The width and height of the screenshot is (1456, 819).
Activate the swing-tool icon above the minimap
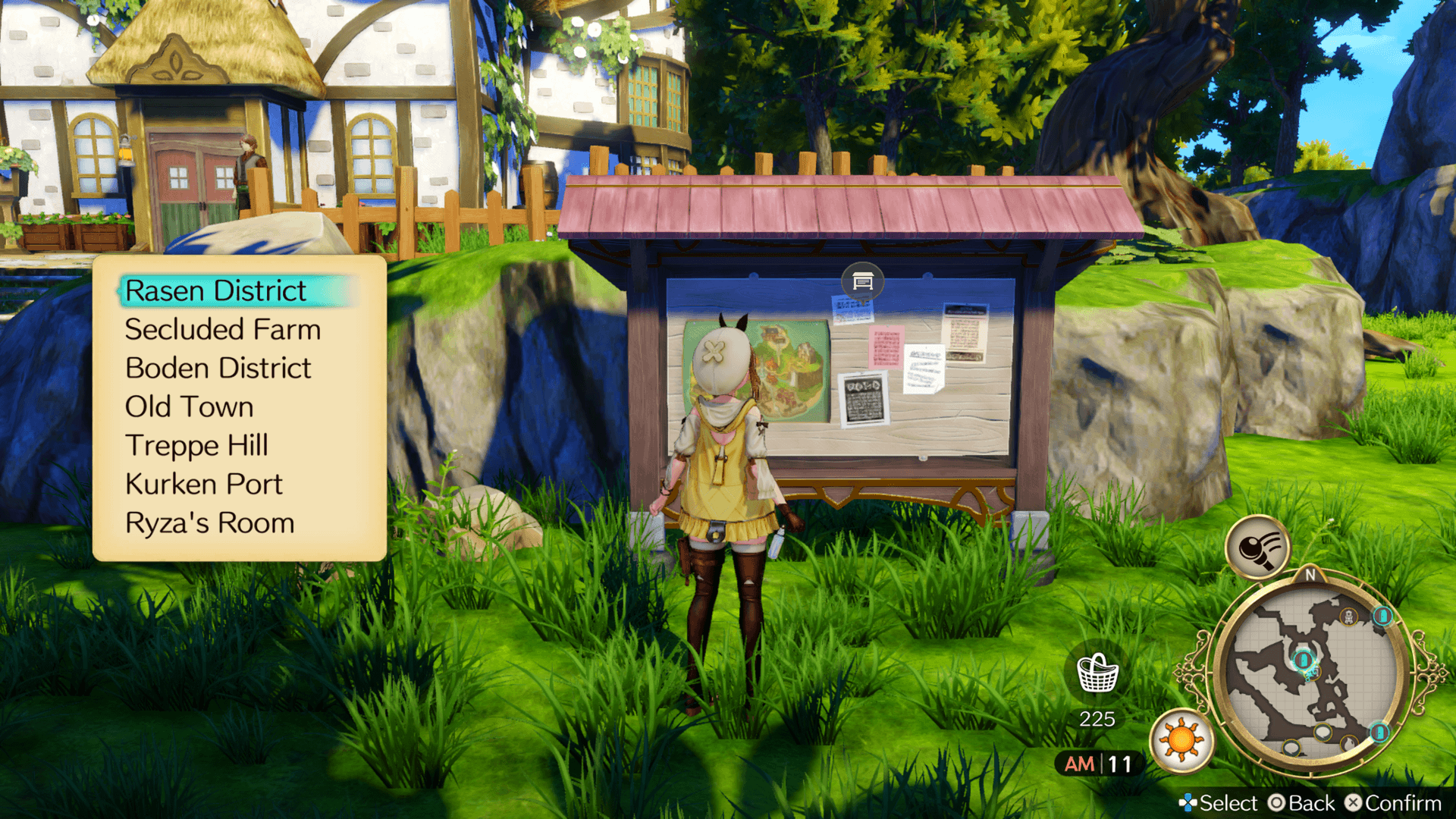[x=1258, y=548]
